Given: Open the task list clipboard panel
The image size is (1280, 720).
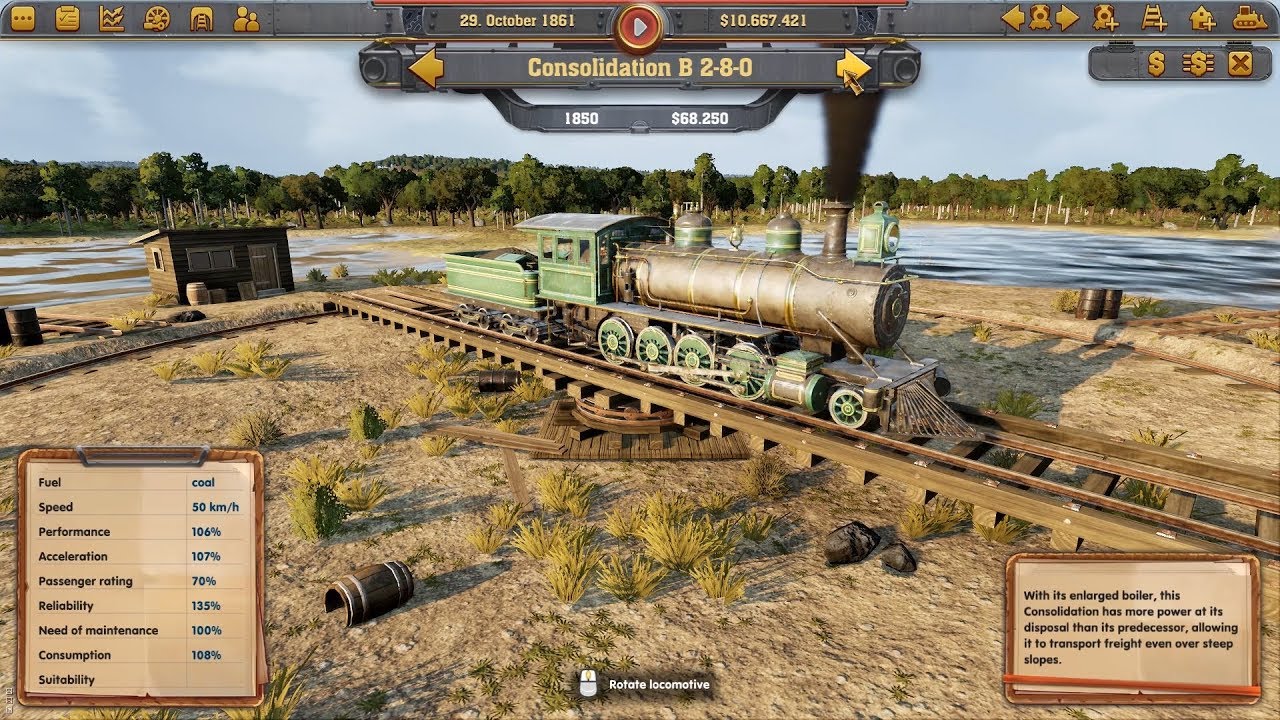Looking at the screenshot, I should coord(67,16).
